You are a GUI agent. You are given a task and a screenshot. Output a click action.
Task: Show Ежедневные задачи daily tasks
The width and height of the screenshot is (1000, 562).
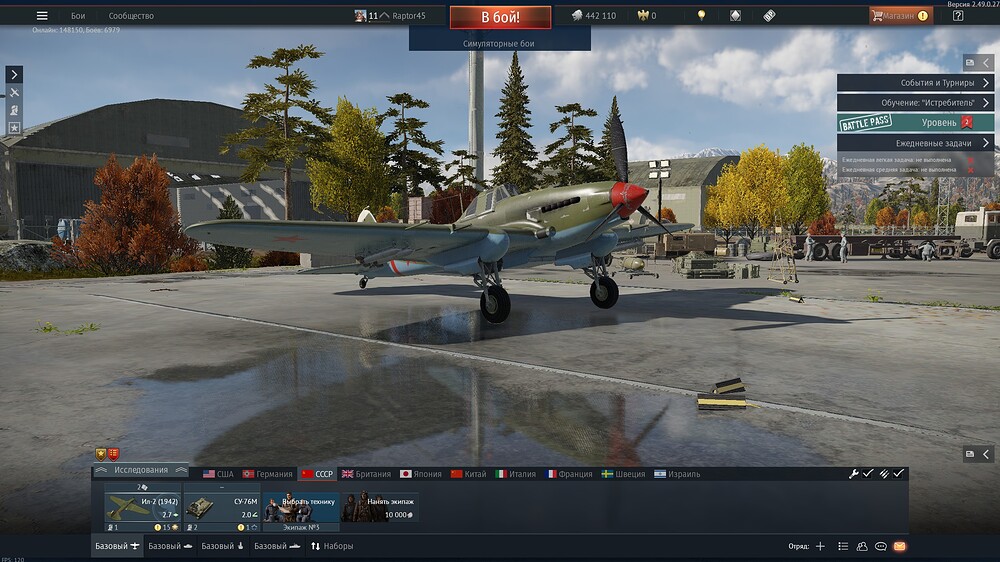coord(915,143)
